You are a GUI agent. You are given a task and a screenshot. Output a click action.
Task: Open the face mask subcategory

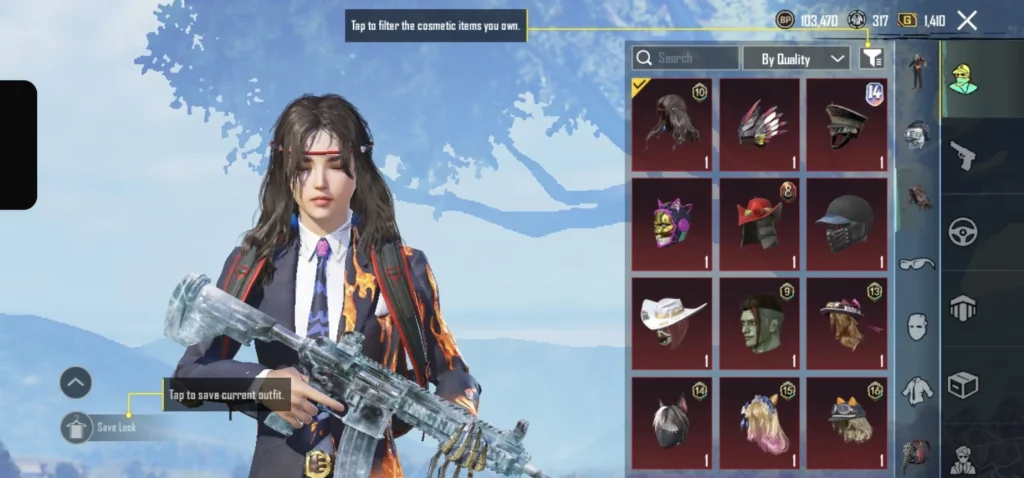click(x=917, y=326)
